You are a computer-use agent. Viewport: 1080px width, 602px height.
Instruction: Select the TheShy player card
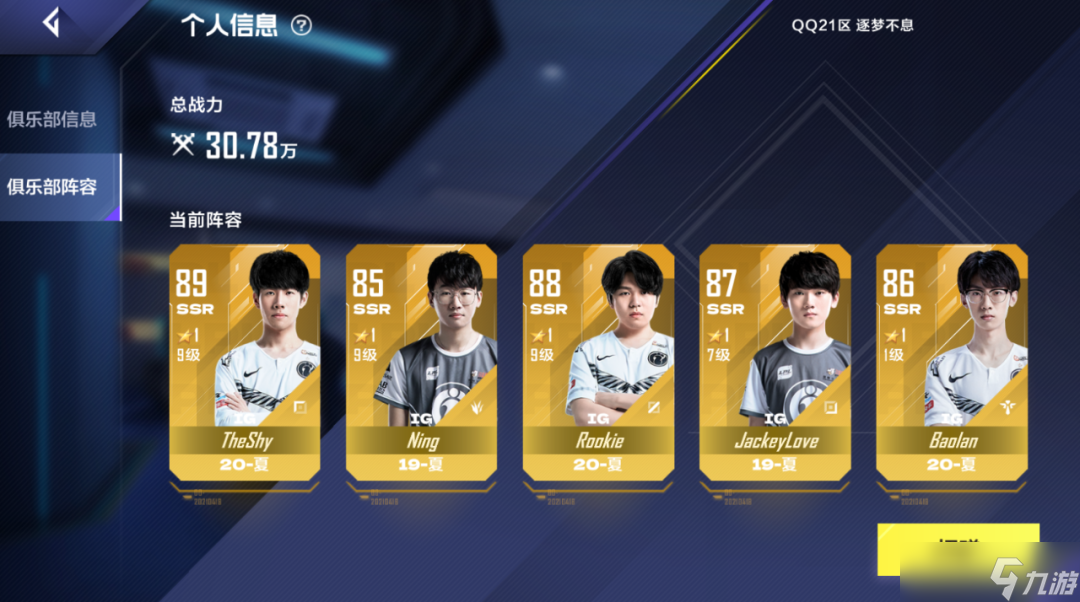click(245, 360)
